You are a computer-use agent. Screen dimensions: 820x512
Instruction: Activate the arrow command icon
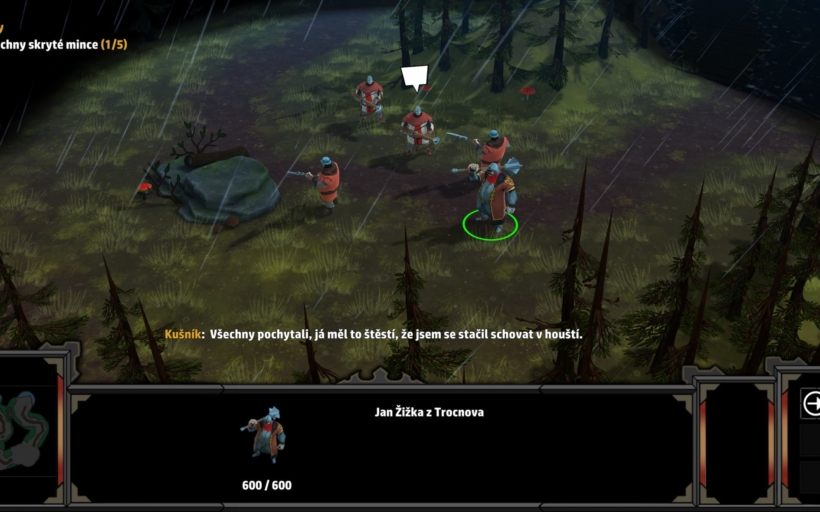click(x=811, y=404)
